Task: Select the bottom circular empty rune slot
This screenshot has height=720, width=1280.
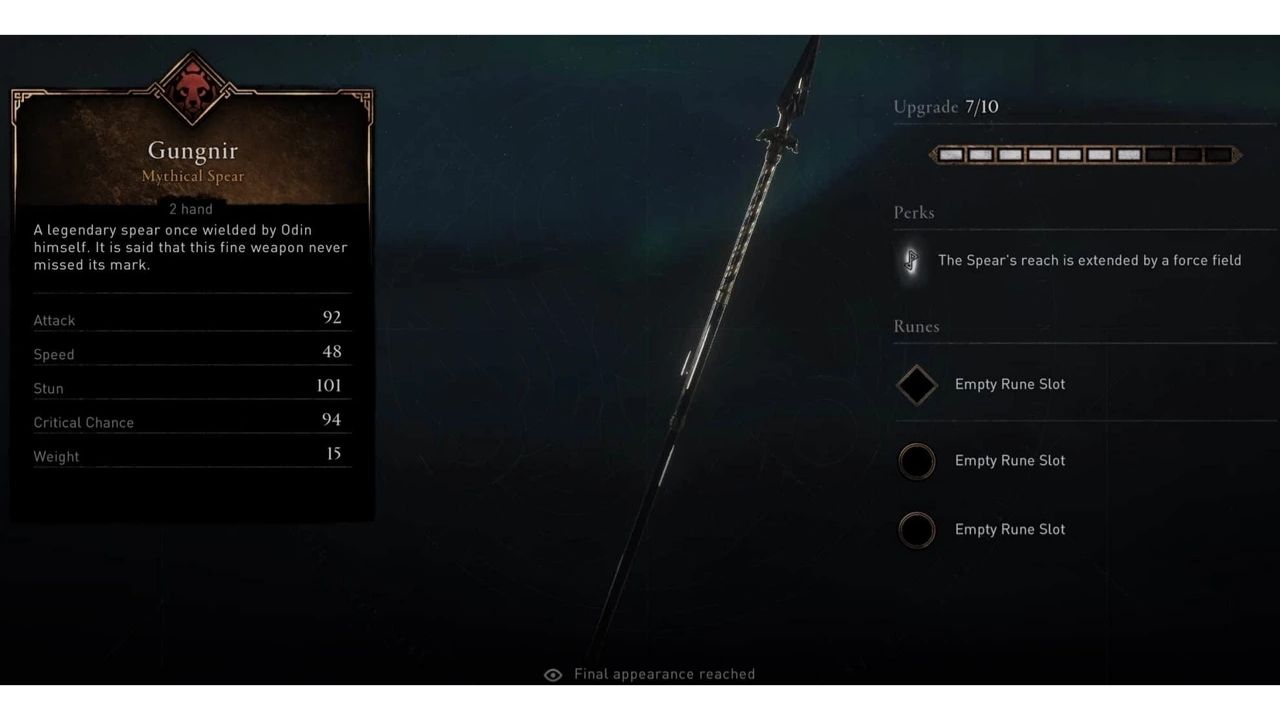Action: (x=916, y=529)
